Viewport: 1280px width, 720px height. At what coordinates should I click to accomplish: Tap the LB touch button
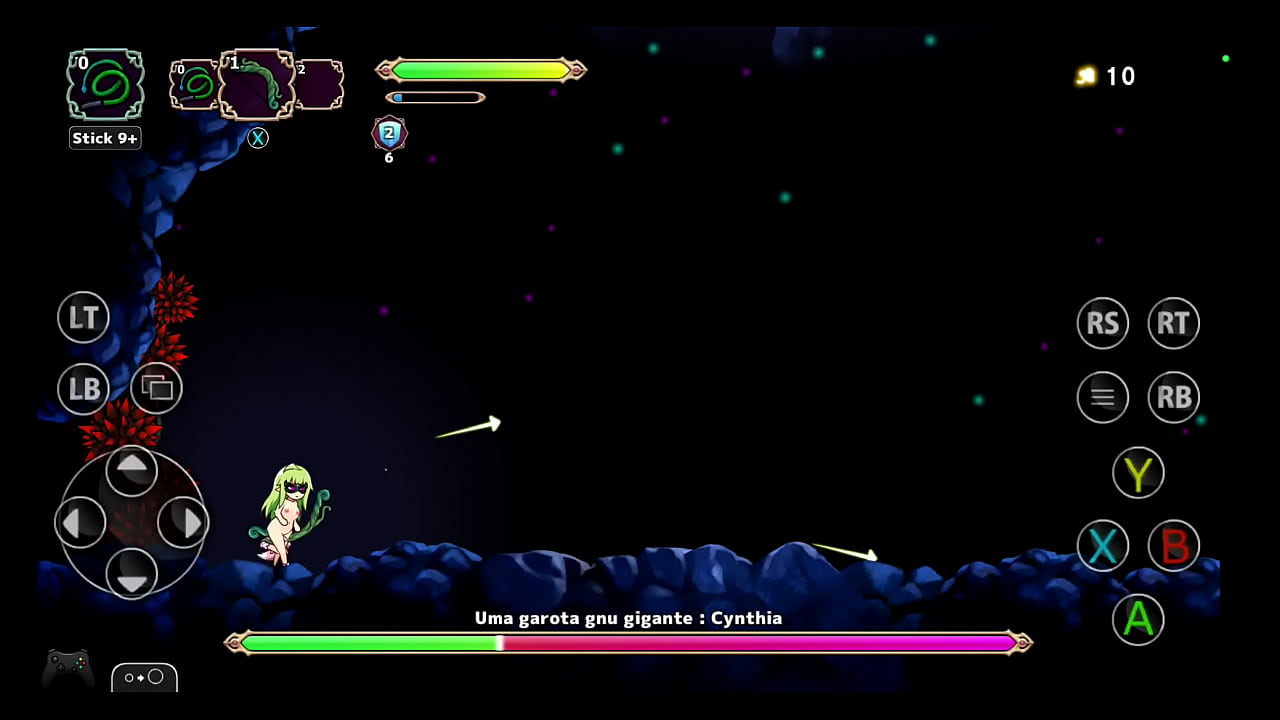pos(83,388)
